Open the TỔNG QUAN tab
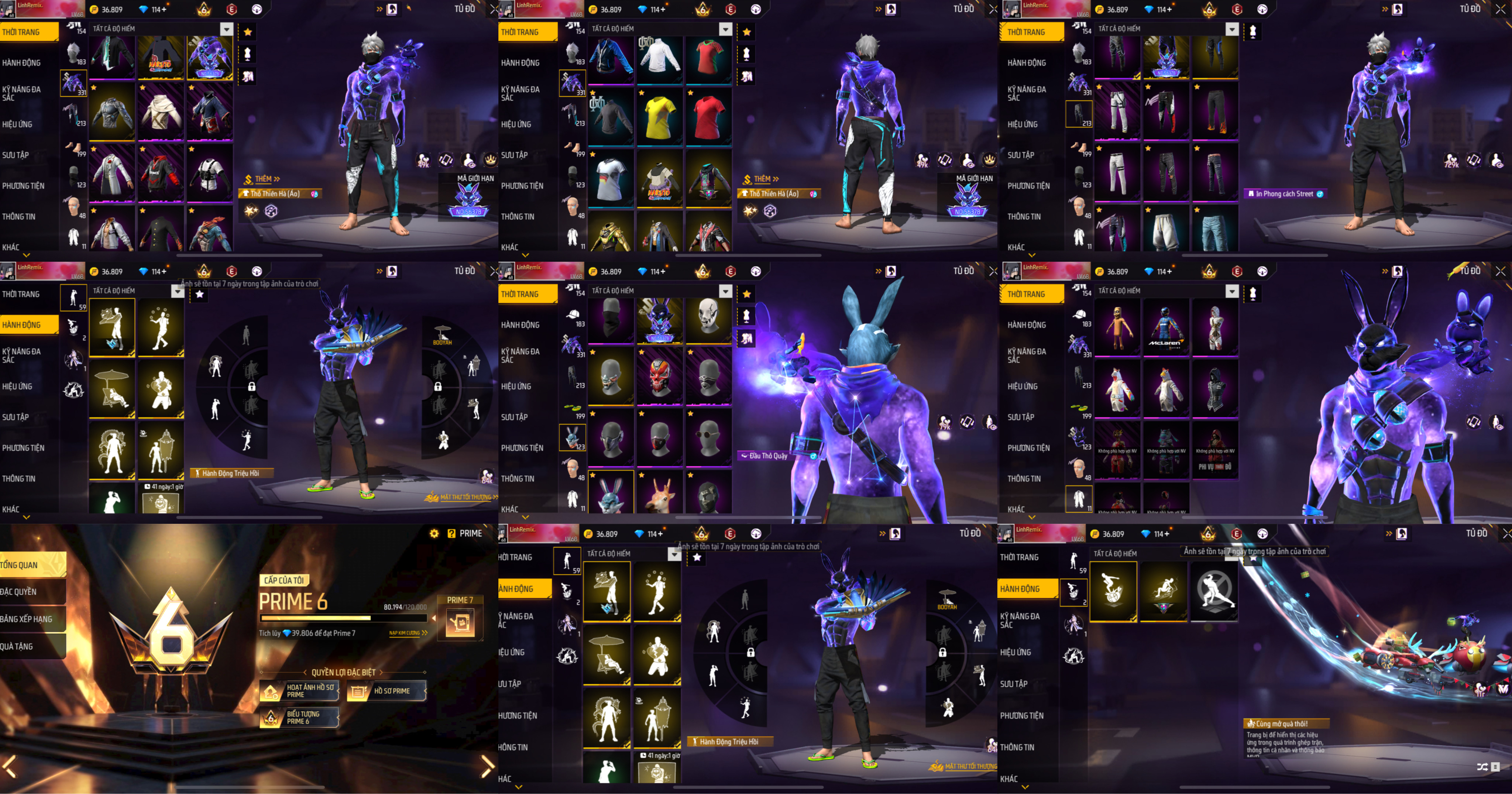Viewport: 1512px width, 794px height. pyautogui.click(x=30, y=564)
